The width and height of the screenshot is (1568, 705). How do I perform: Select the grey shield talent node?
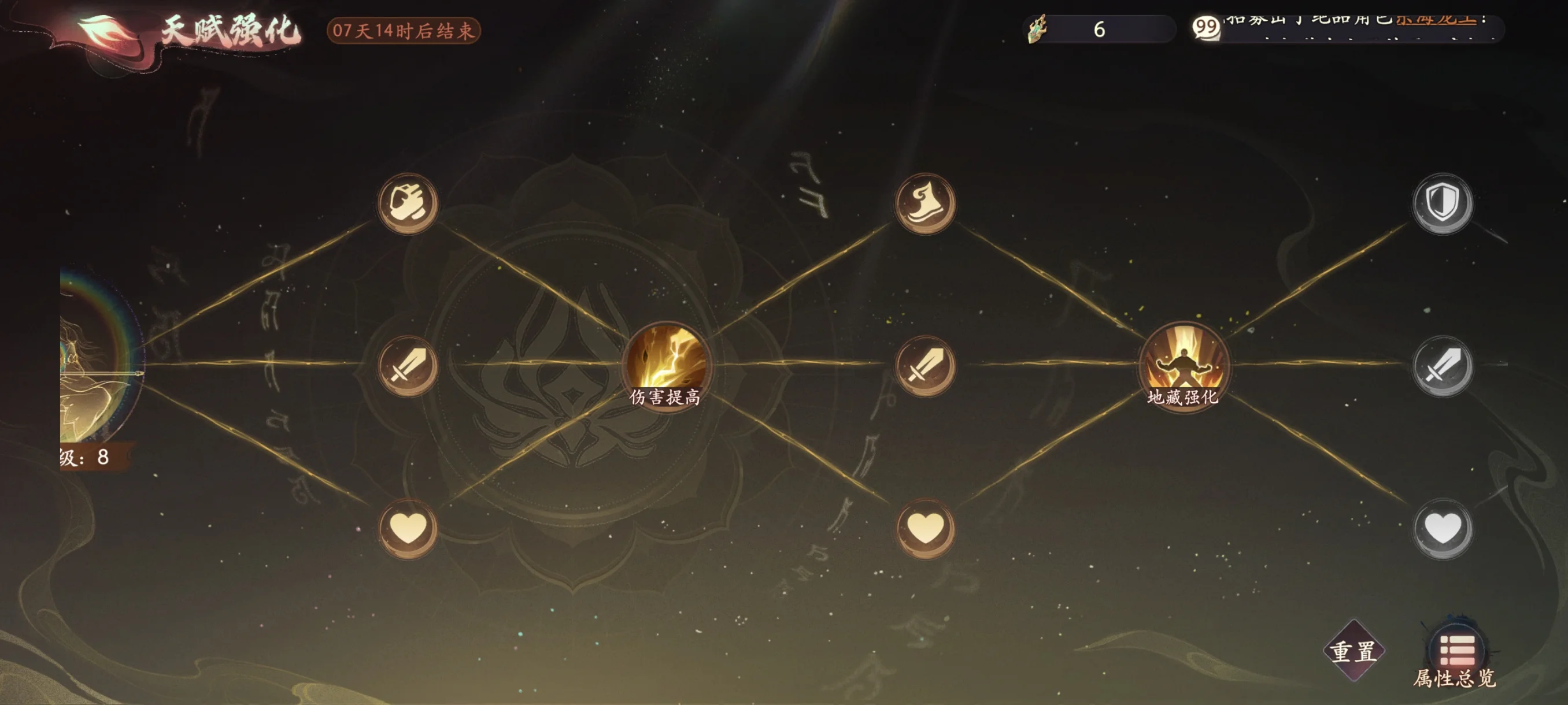click(1442, 203)
